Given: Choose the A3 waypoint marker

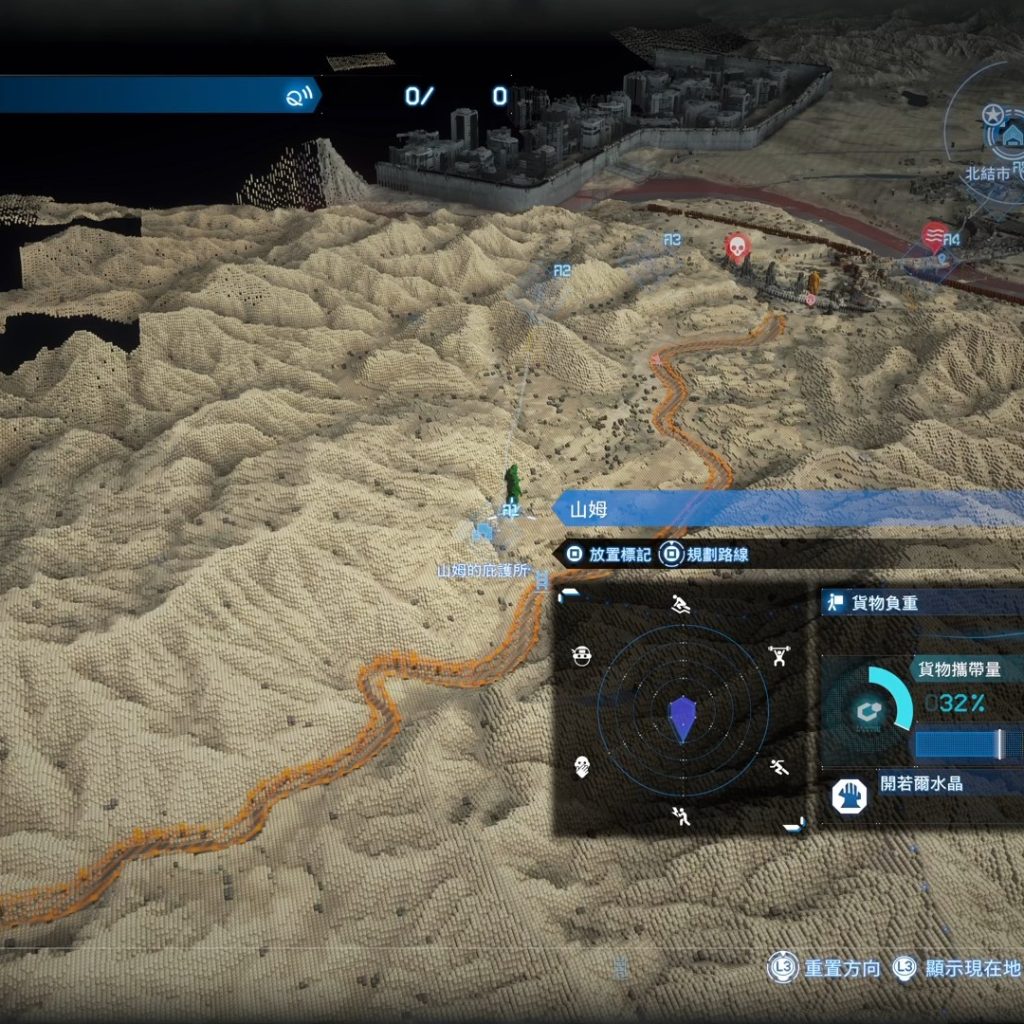Looking at the screenshot, I should click(x=672, y=240).
